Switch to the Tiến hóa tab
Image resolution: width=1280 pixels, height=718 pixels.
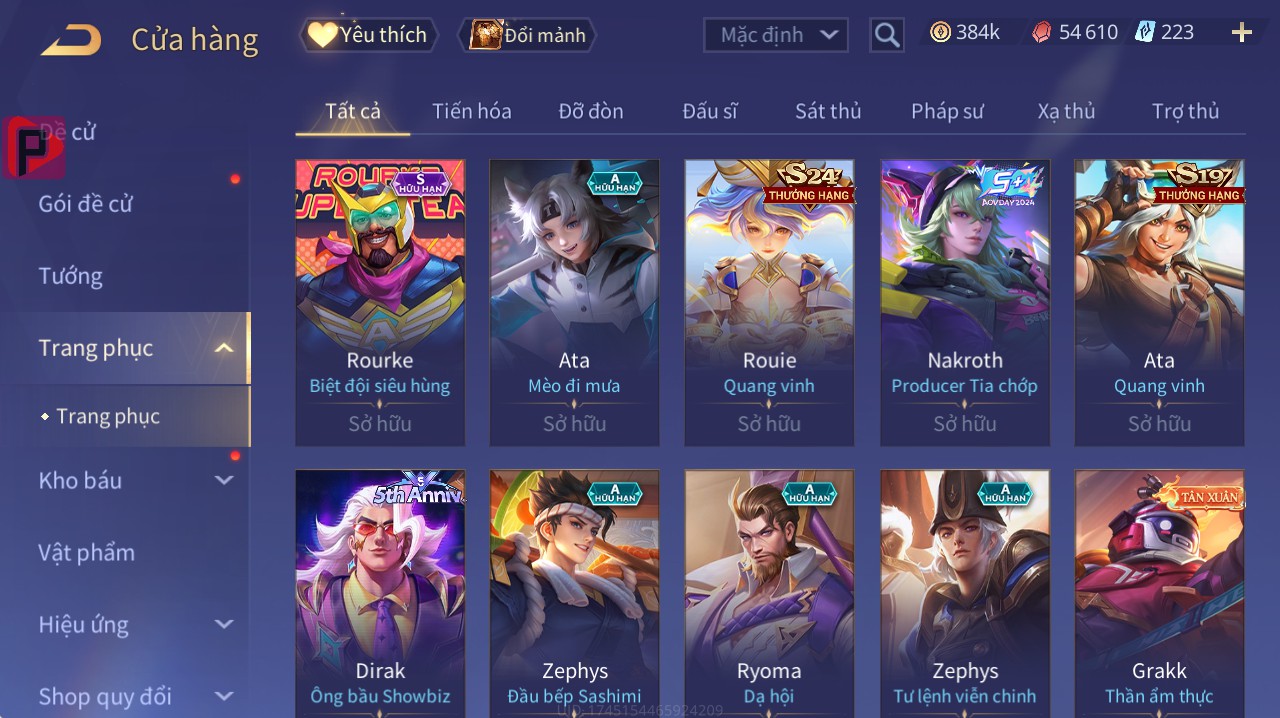[x=471, y=111]
